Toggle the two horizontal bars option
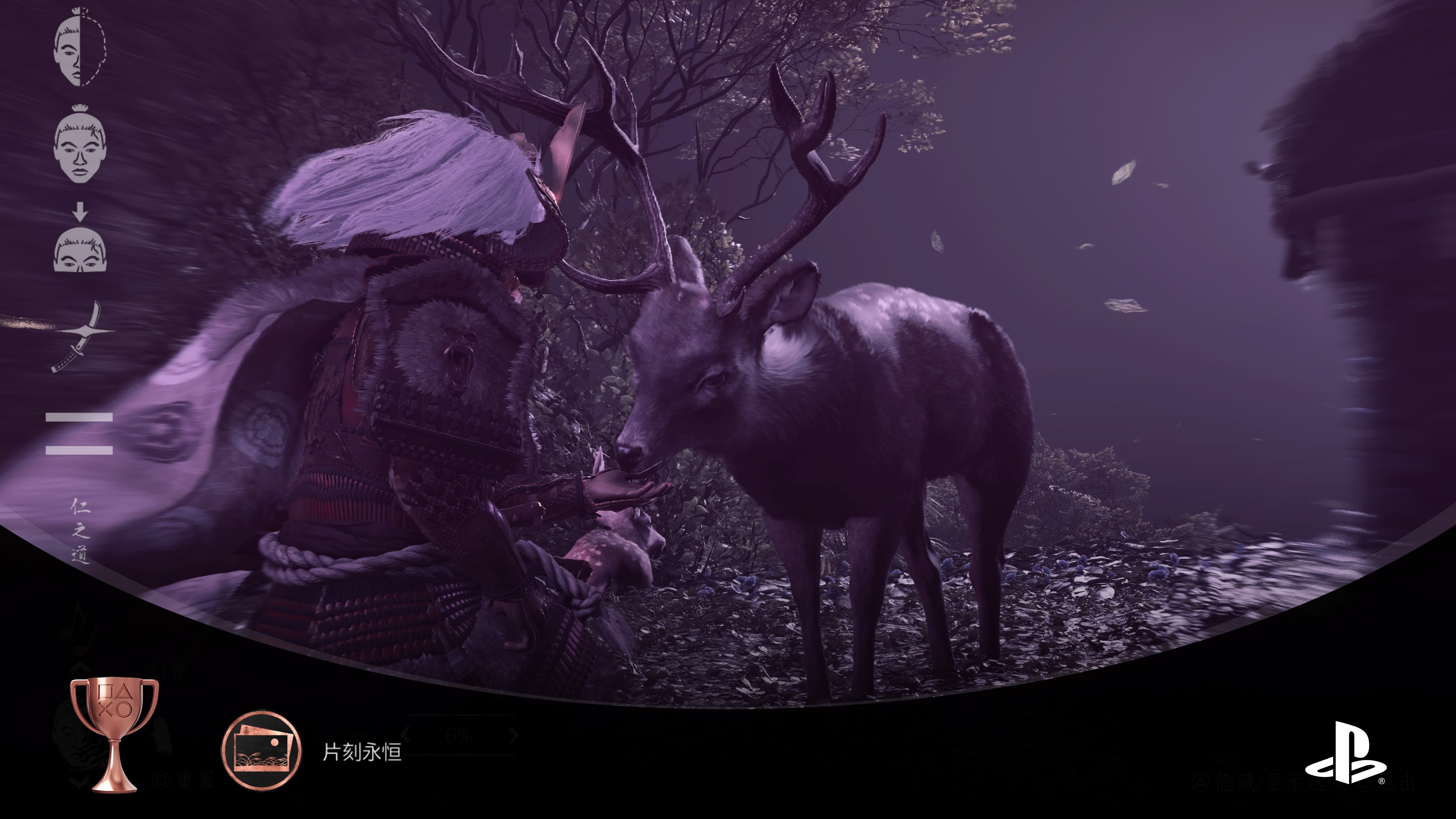Viewport: 1456px width, 819px height. (79, 433)
